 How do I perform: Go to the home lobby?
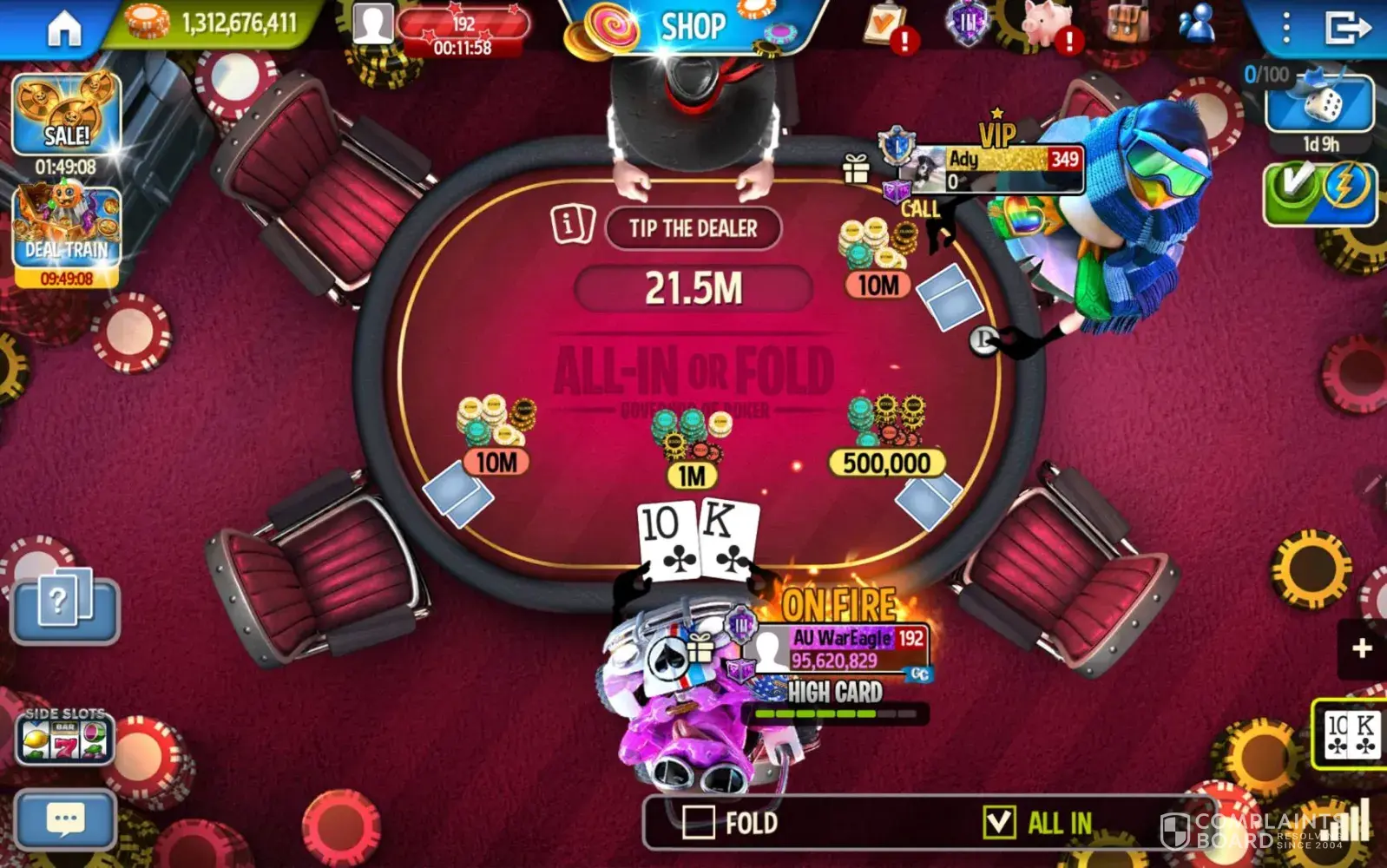click(63, 29)
